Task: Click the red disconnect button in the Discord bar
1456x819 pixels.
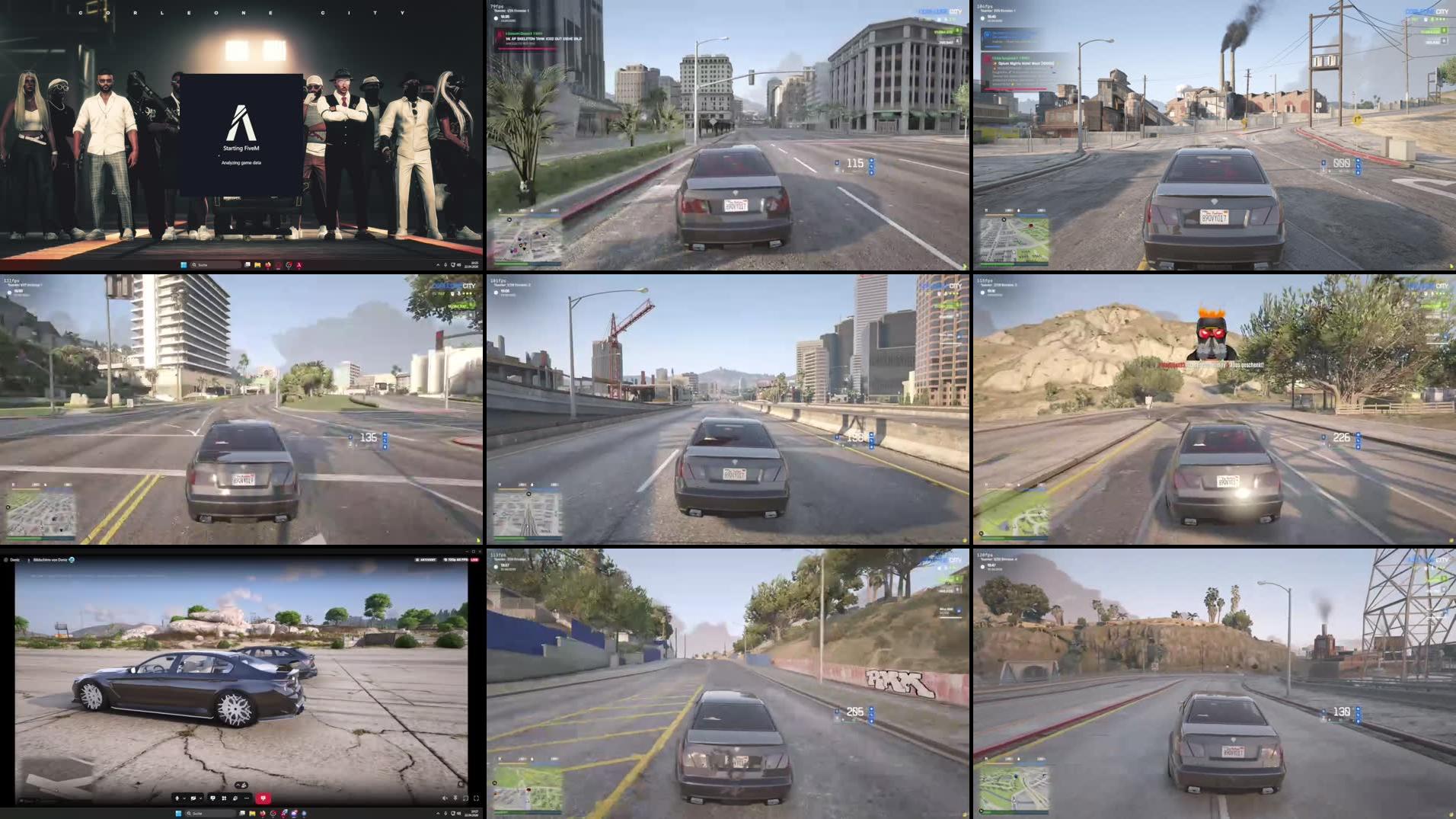Action: pos(263,798)
